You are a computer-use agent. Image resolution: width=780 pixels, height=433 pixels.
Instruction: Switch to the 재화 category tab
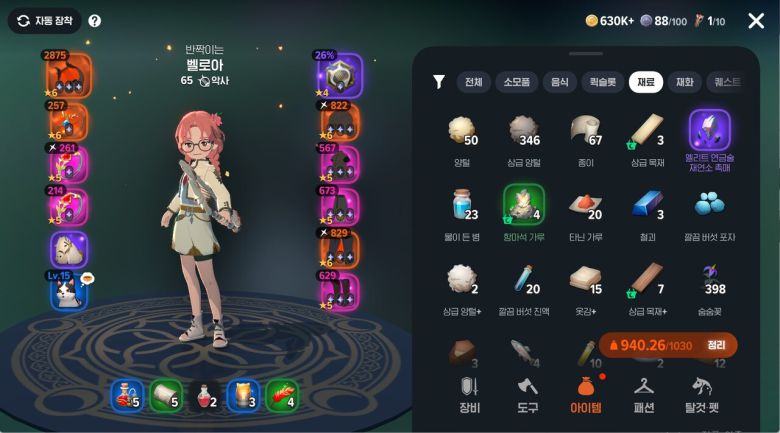pyautogui.click(x=685, y=82)
